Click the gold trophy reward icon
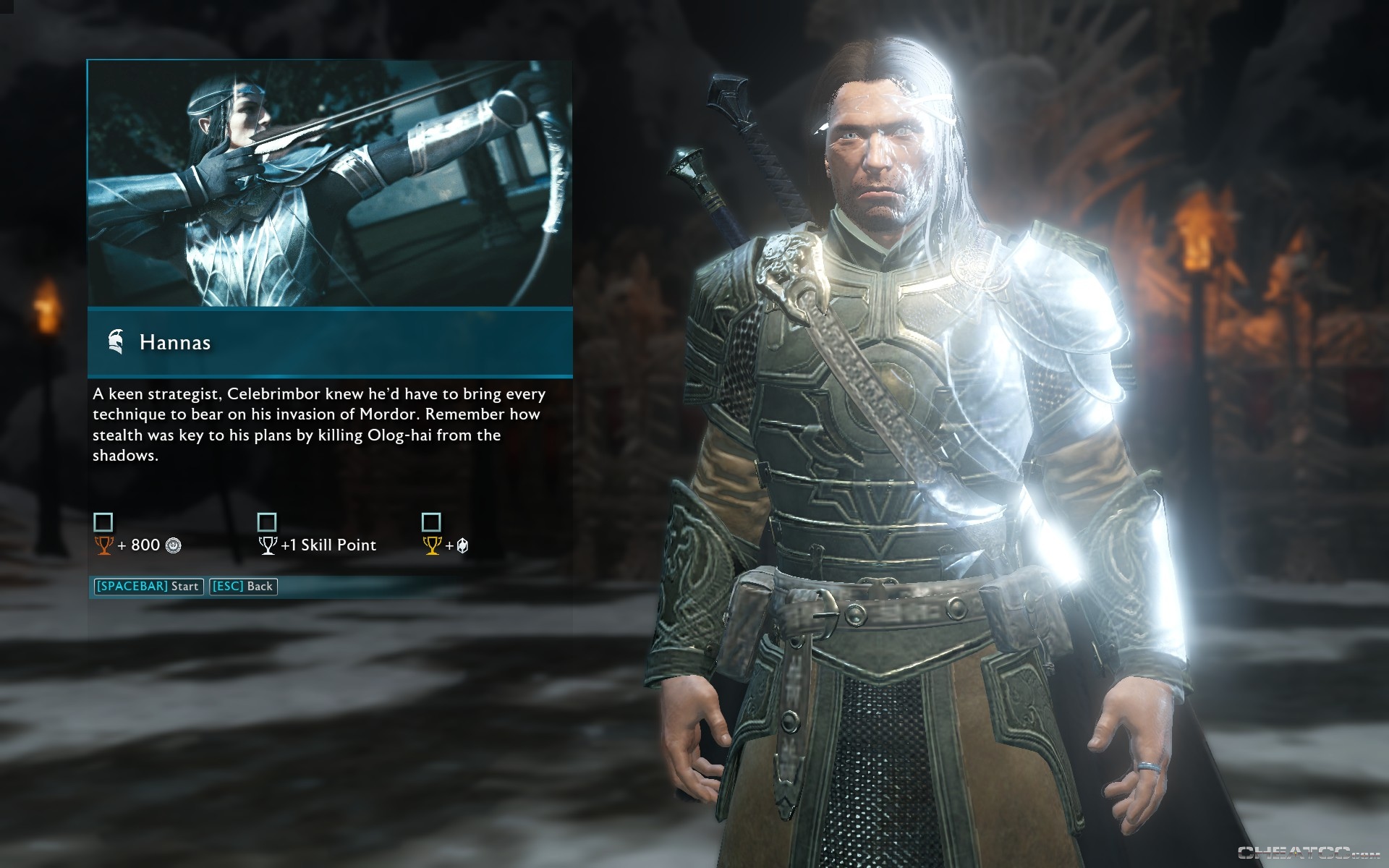Viewport: 1389px width, 868px height. coord(431,544)
